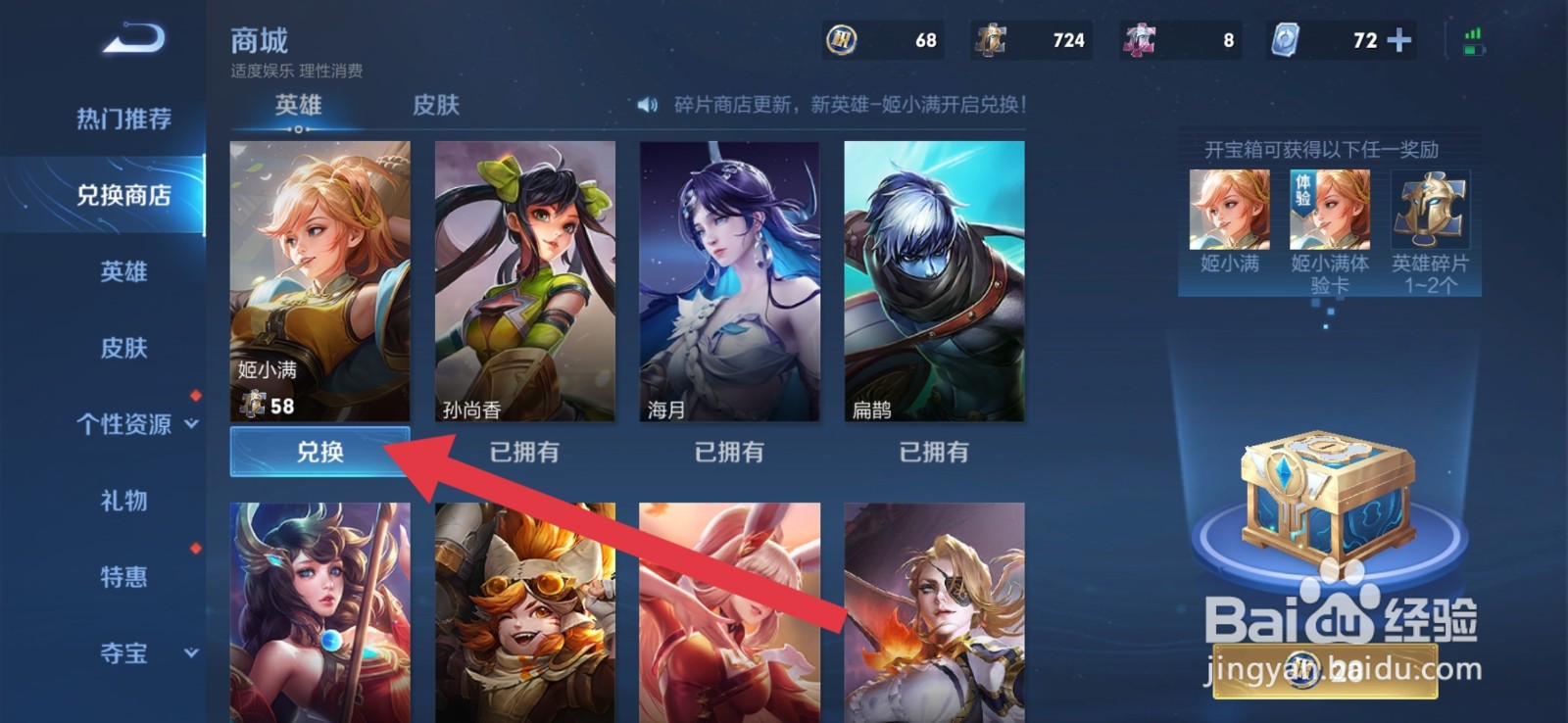Click the announcement speaker icon
The image size is (1568, 723).
coord(646,106)
